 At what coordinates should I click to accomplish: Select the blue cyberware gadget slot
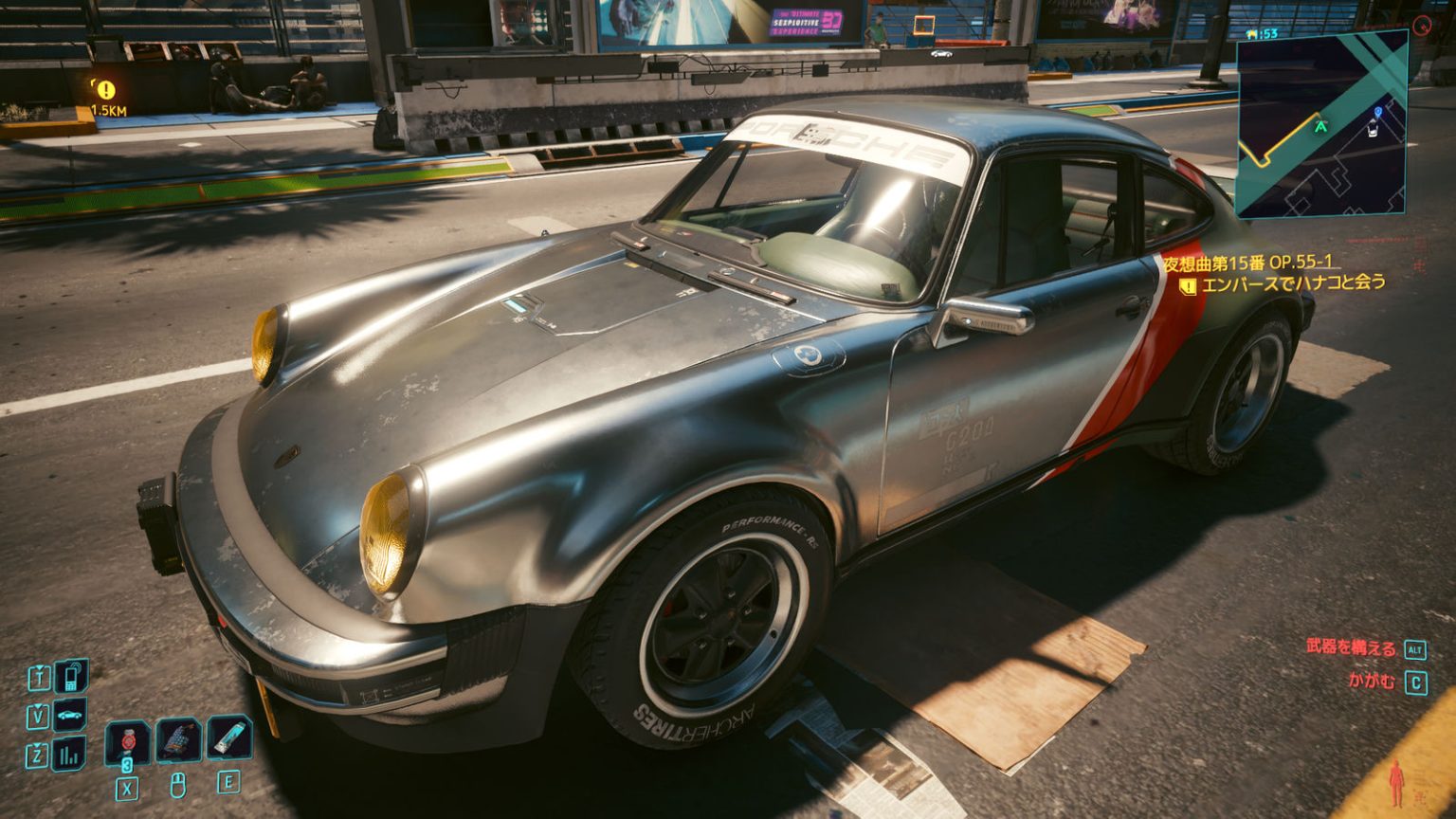pyautogui.click(x=178, y=739)
